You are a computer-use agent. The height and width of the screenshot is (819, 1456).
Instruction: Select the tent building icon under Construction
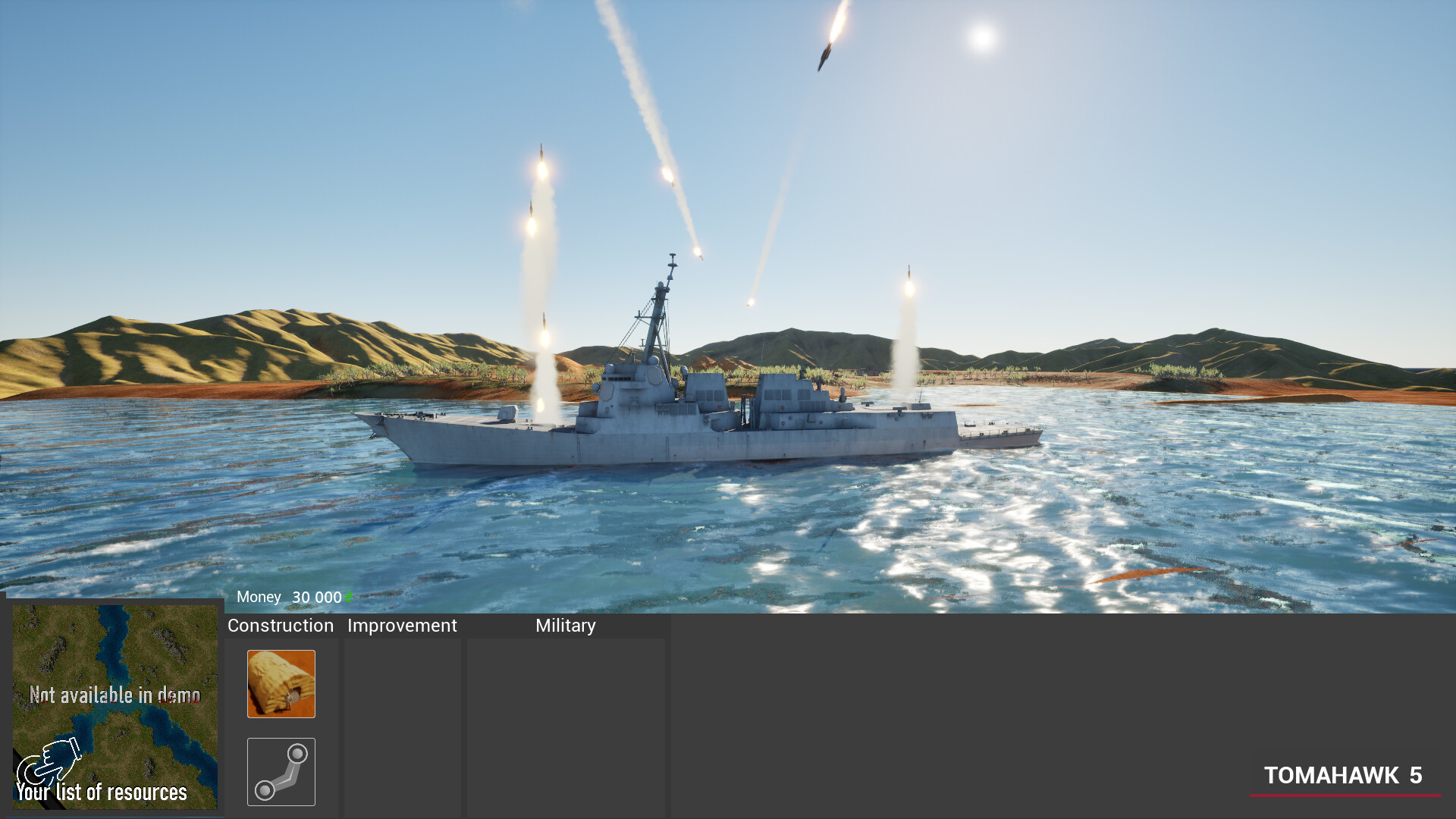point(281,683)
